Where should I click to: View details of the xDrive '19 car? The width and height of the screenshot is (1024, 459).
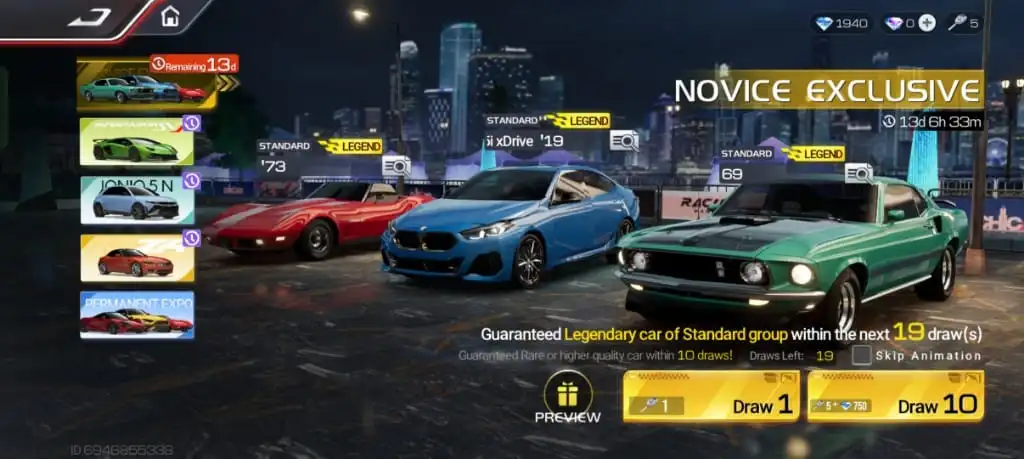[x=624, y=140]
